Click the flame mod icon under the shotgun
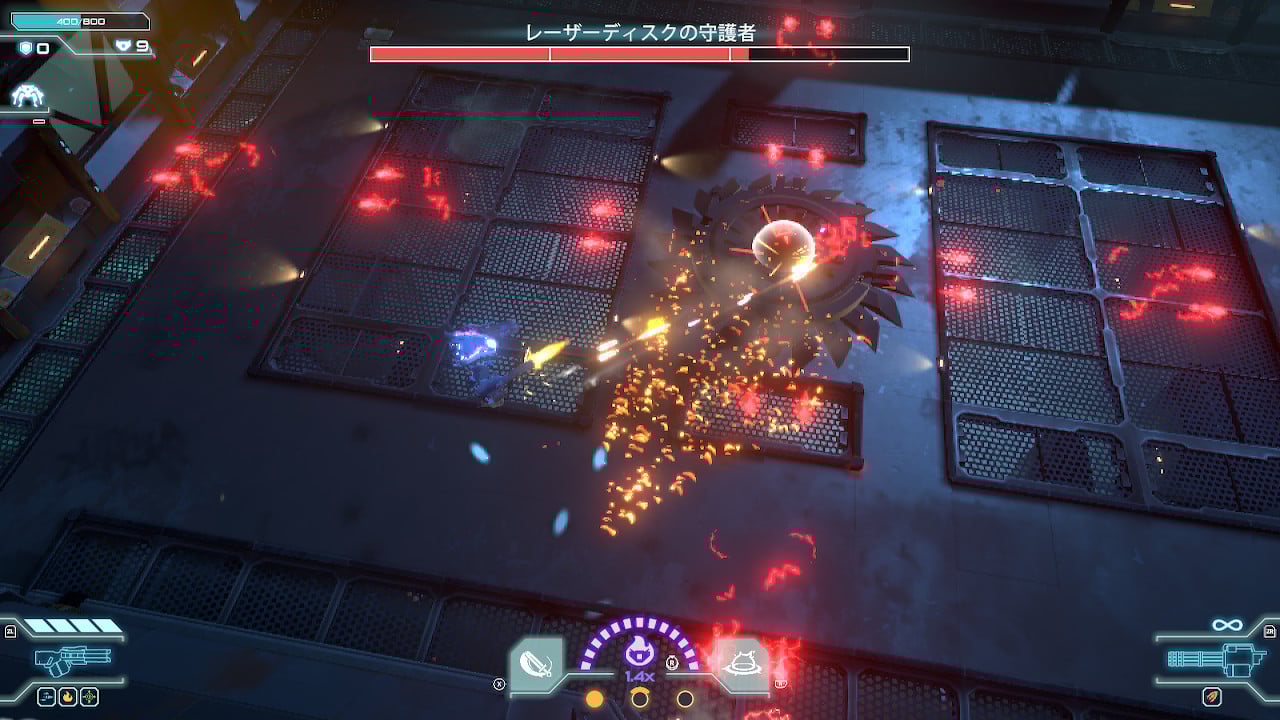This screenshot has width=1280, height=720. point(68,697)
